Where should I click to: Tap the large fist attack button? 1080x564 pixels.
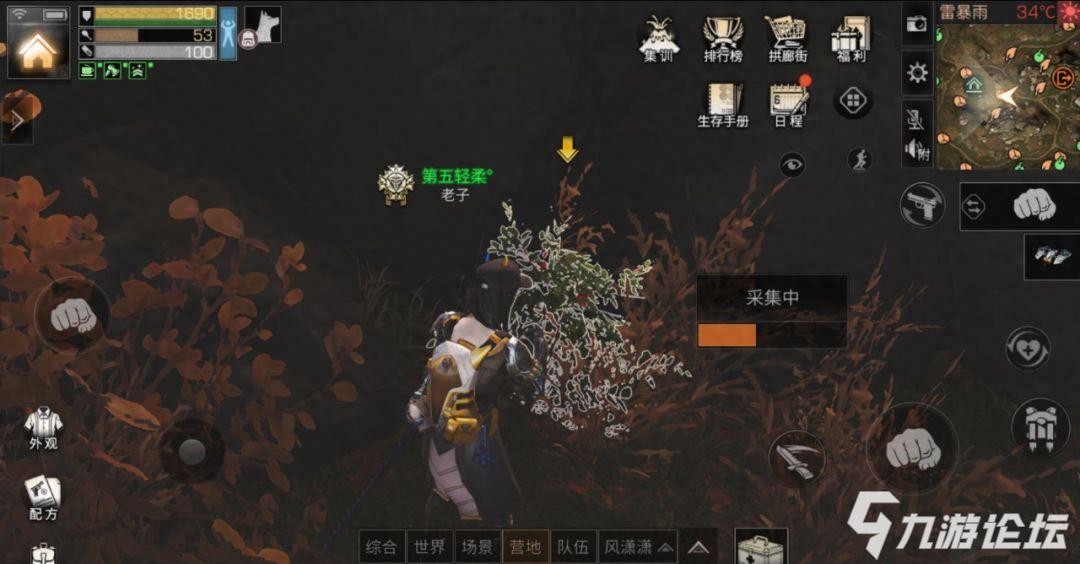(909, 449)
